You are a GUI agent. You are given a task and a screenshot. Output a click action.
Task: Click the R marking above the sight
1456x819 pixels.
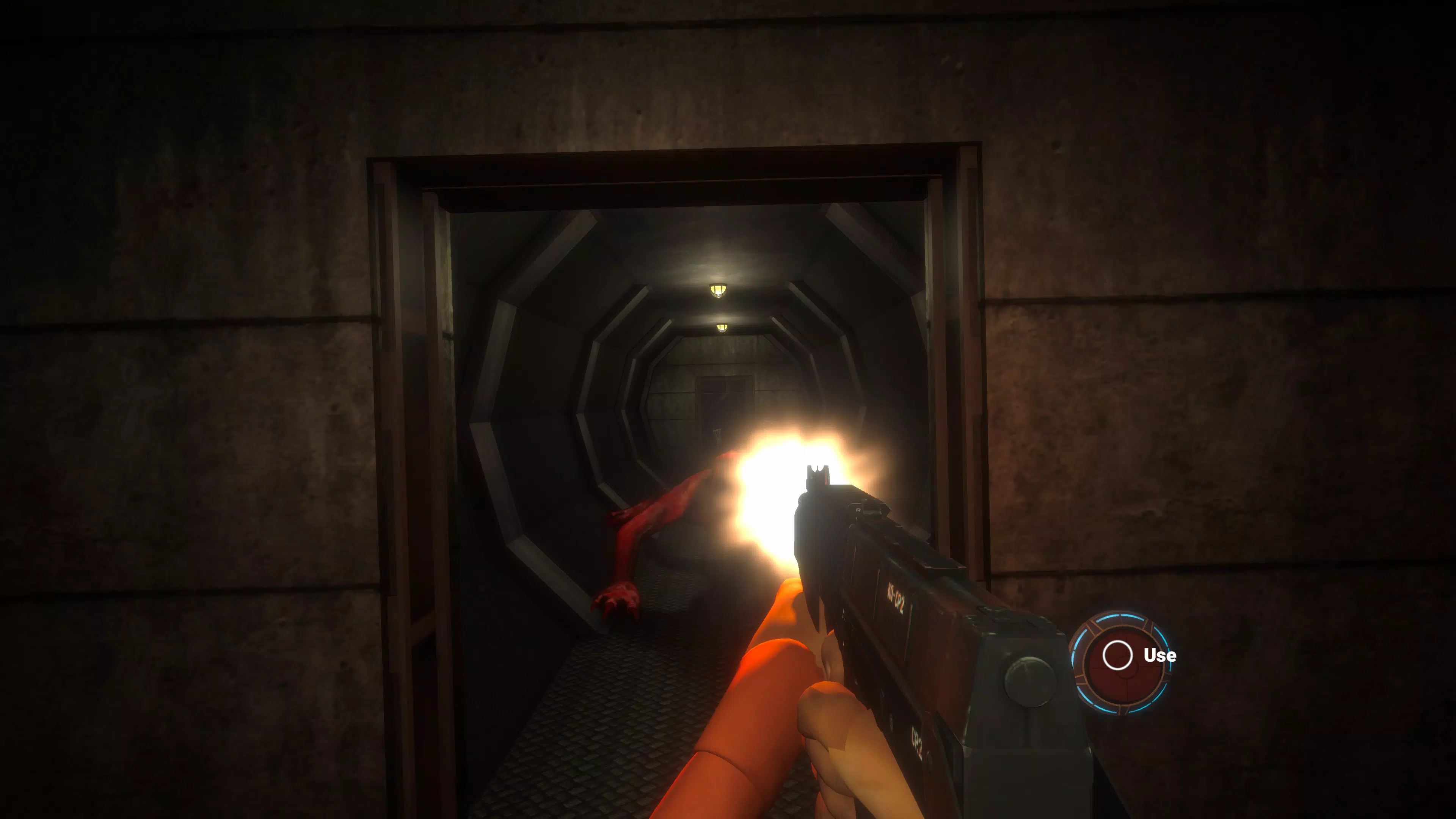(859, 510)
